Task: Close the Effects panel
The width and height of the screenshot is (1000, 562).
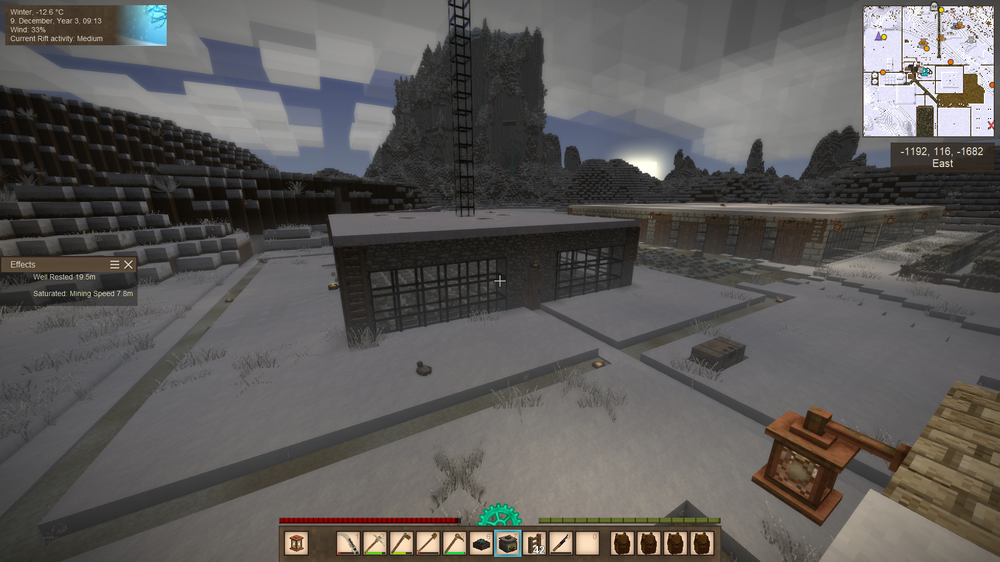Action: 129,264
